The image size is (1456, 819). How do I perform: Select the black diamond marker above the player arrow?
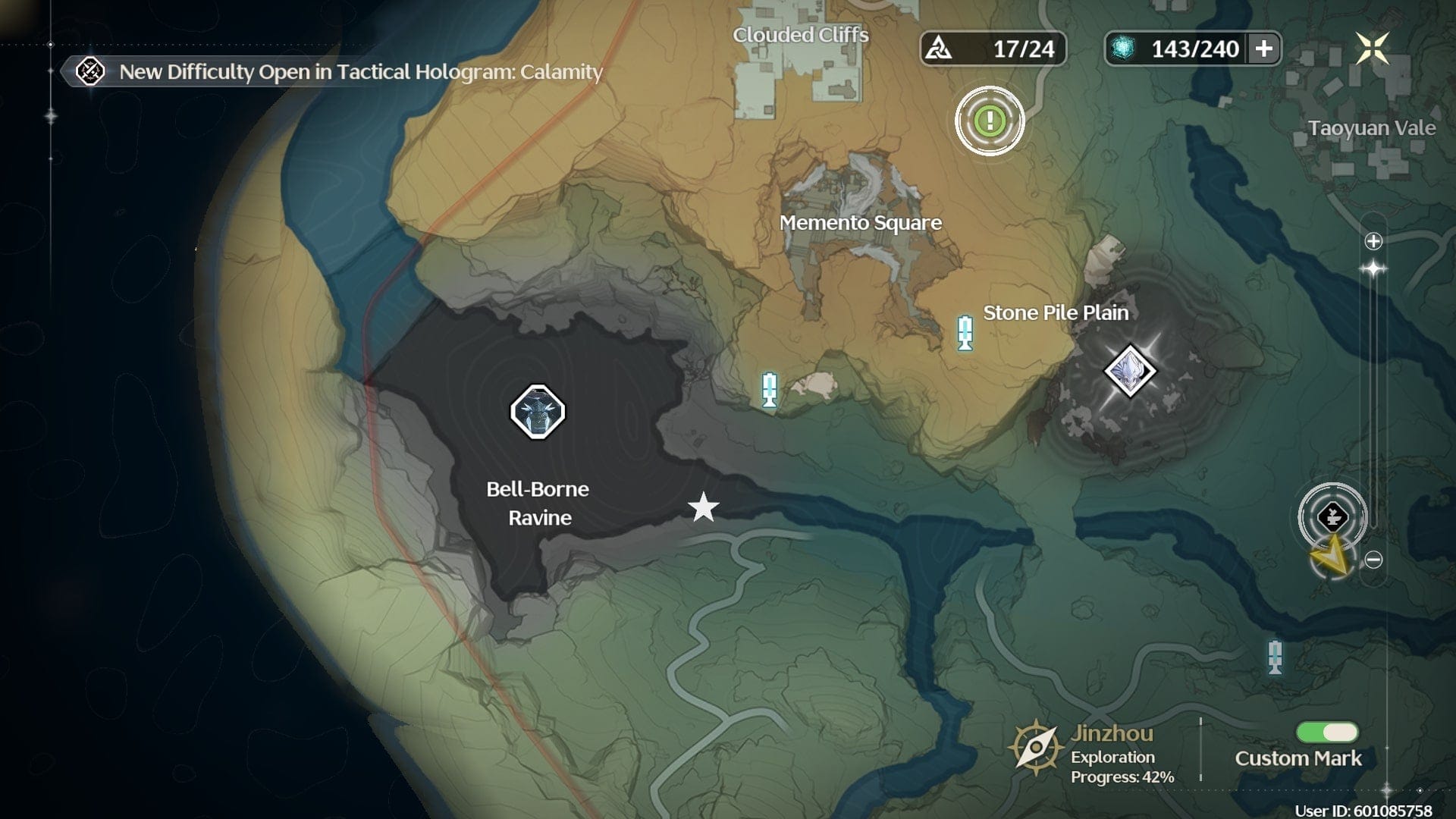point(1332,517)
